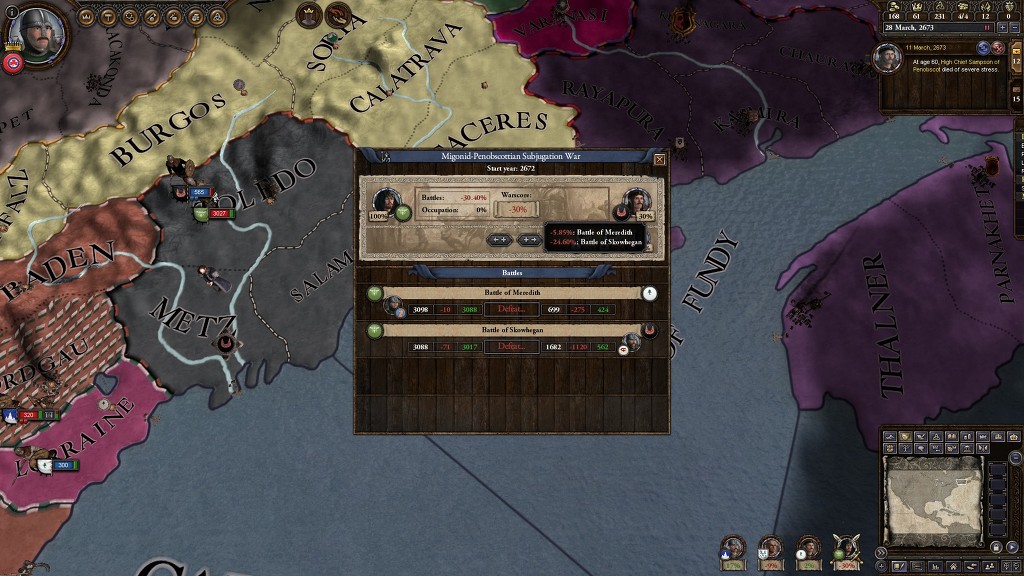
Task: Open the war icon showing -9%
Action: click(x=771, y=549)
